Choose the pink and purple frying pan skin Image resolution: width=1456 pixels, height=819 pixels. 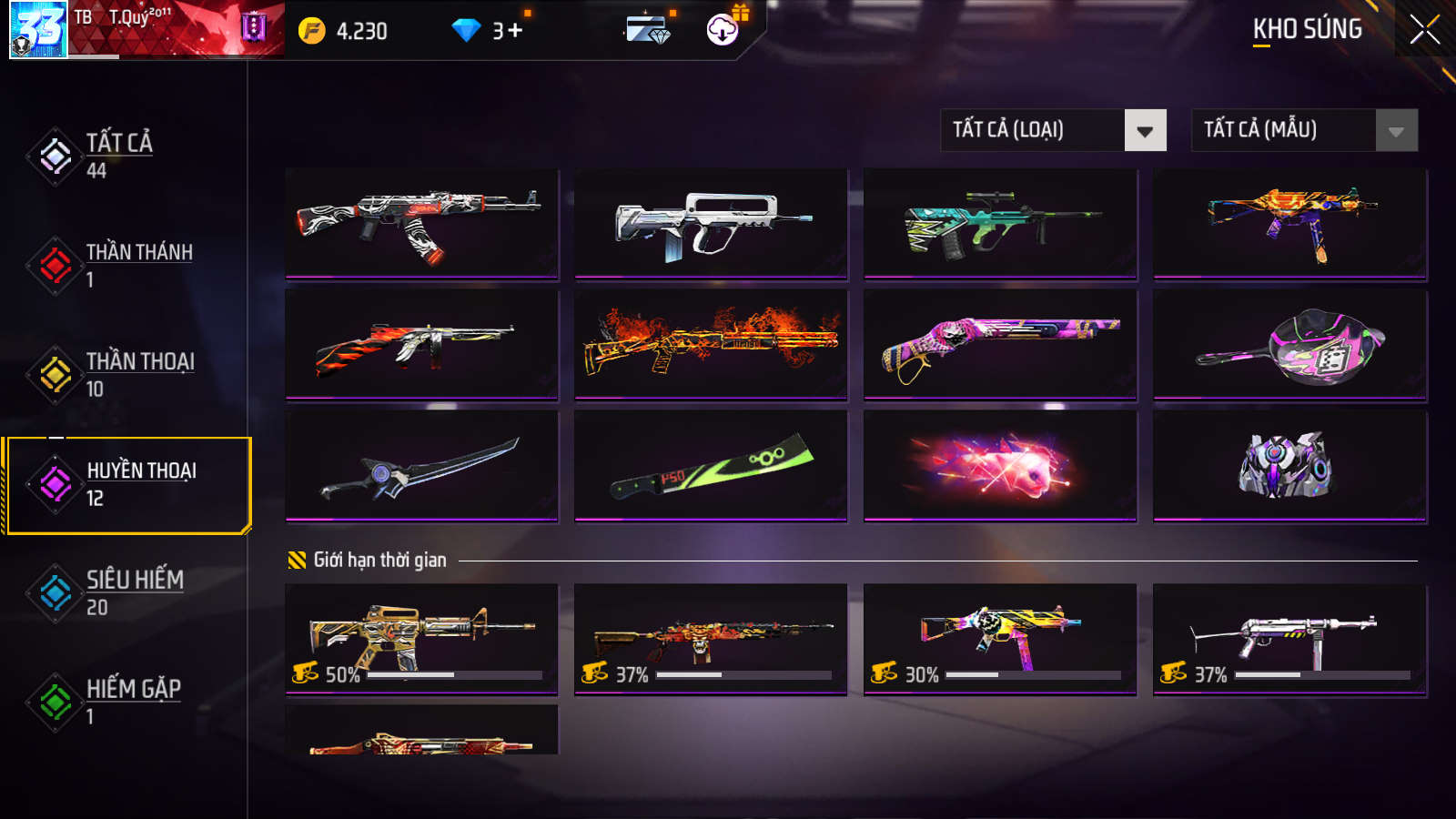click(x=1289, y=344)
